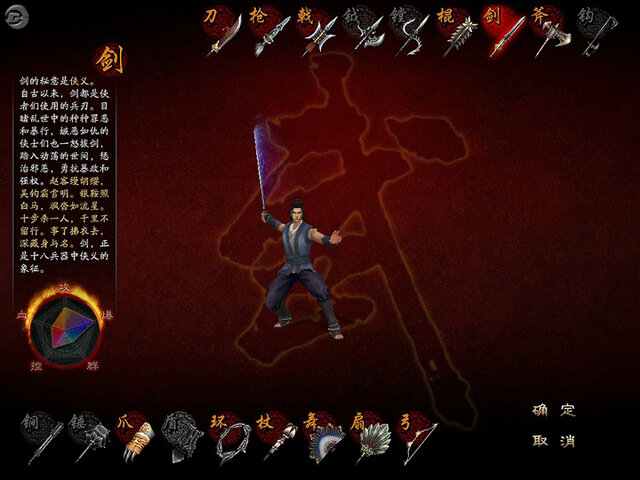The width and height of the screenshot is (640, 480).
Task: Choose the greyed-out curved fork weapon
Action: tap(410, 34)
